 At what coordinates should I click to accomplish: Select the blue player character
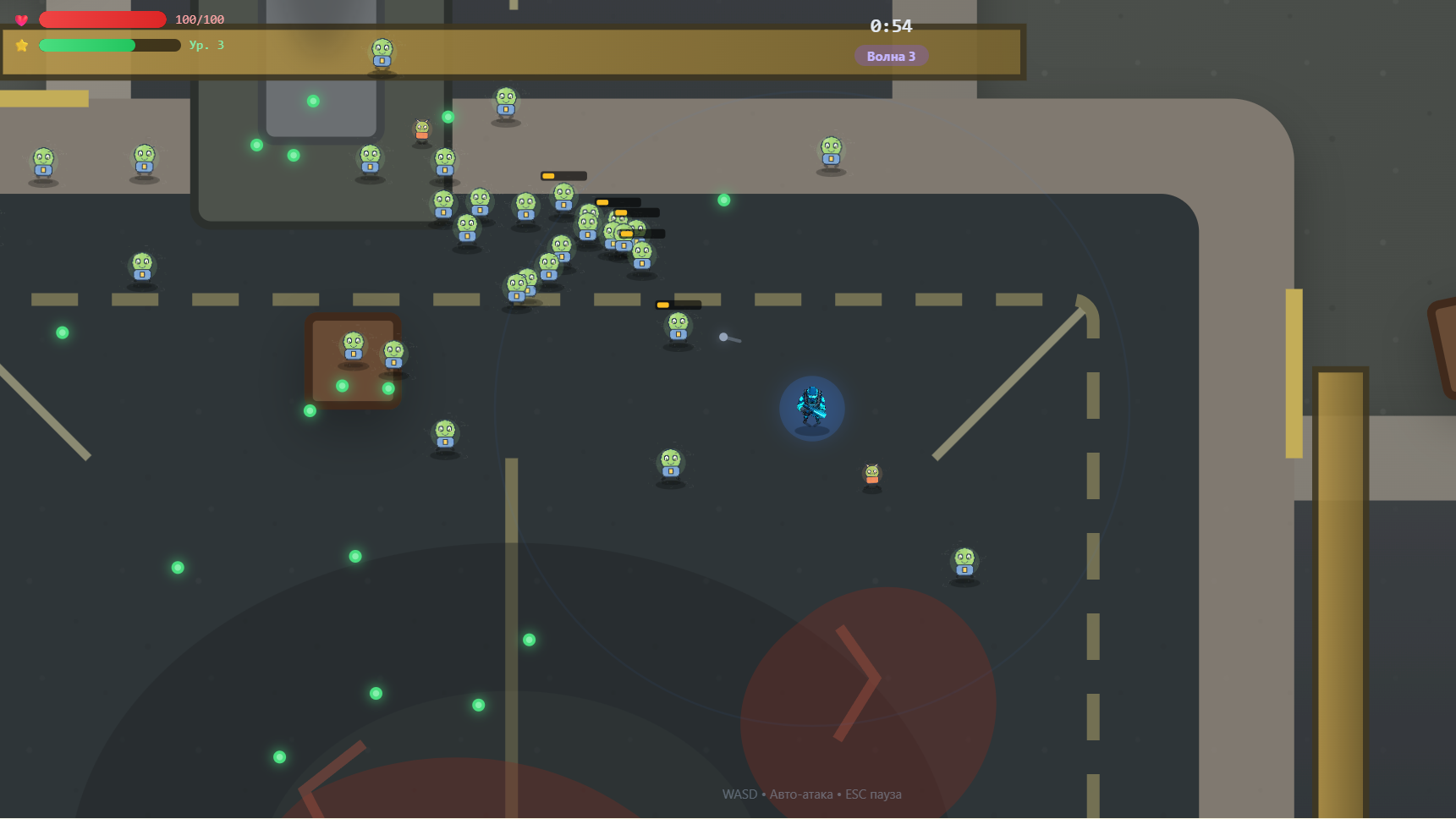(x=812, y=407)
